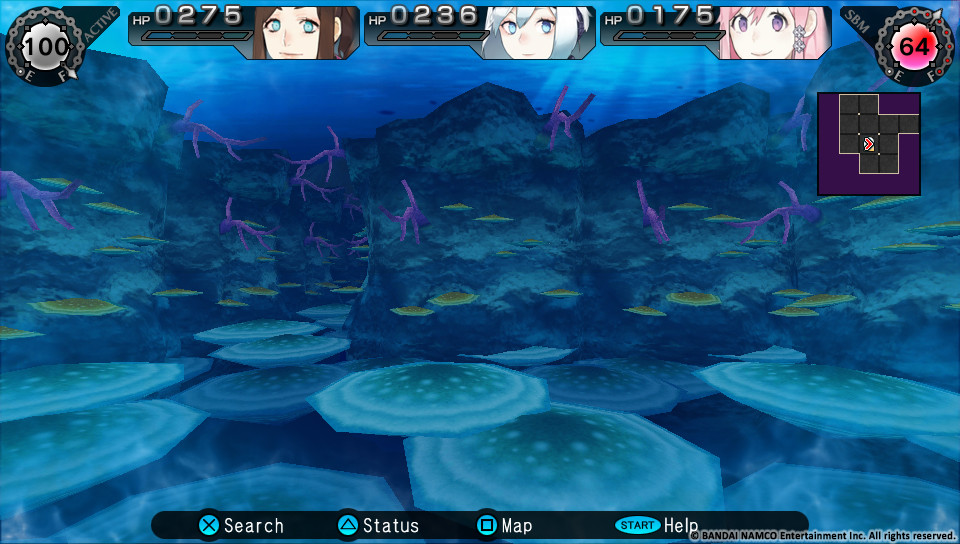960x544 pixels.
Task: Select the silver-haired party member portrait
Action: coord(538,32)
